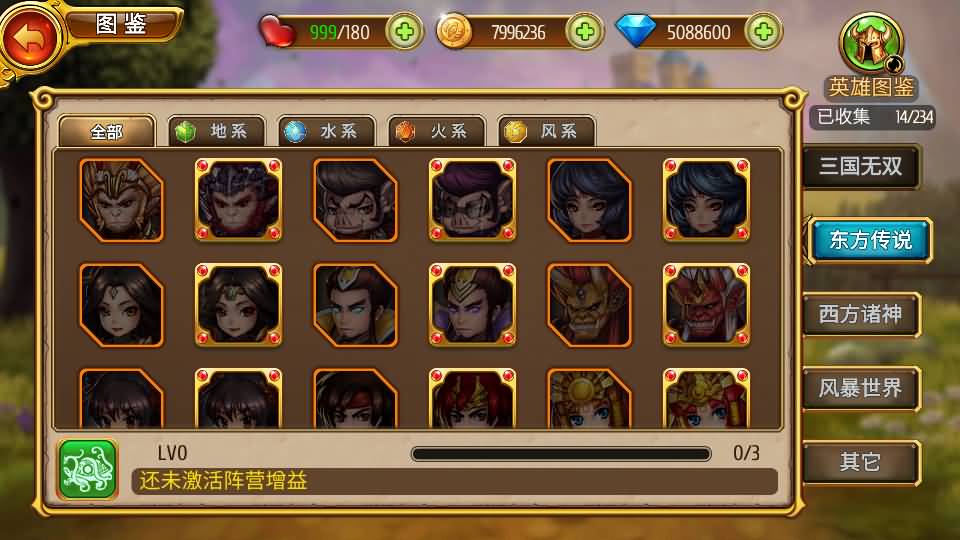Filter heroes by 水系 water element
Screen dimensions: 960x540
[327, 131]
